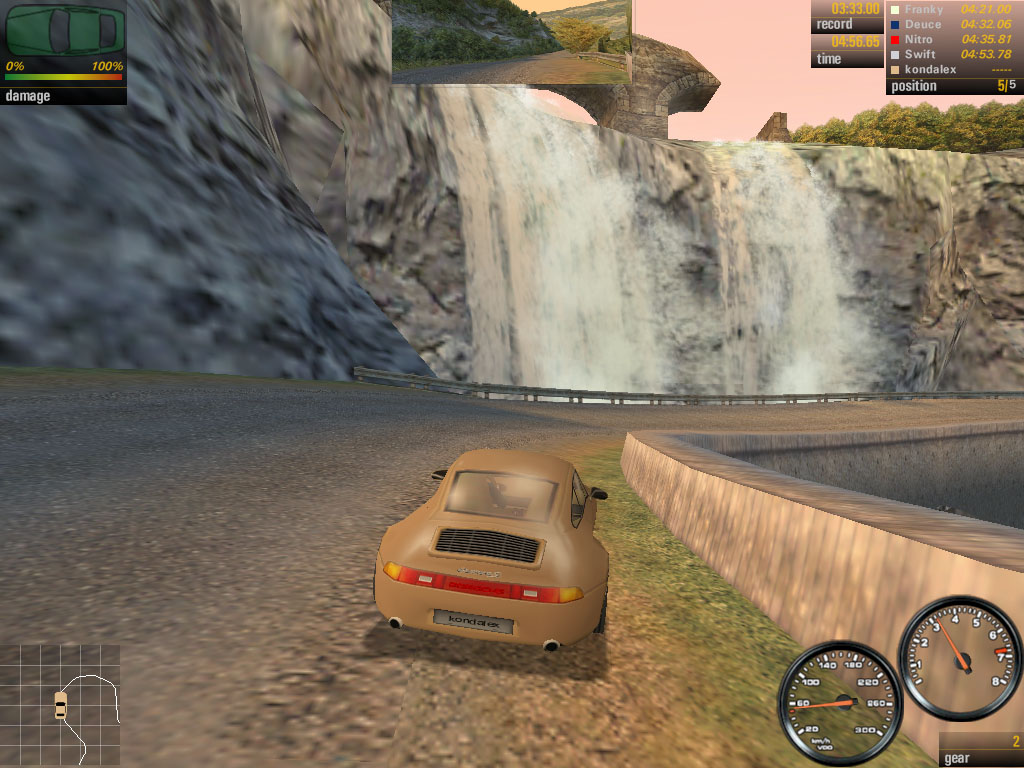1024x768 pixels.
Task: Select Franky in the standings list
Action: tap(954, 10)
